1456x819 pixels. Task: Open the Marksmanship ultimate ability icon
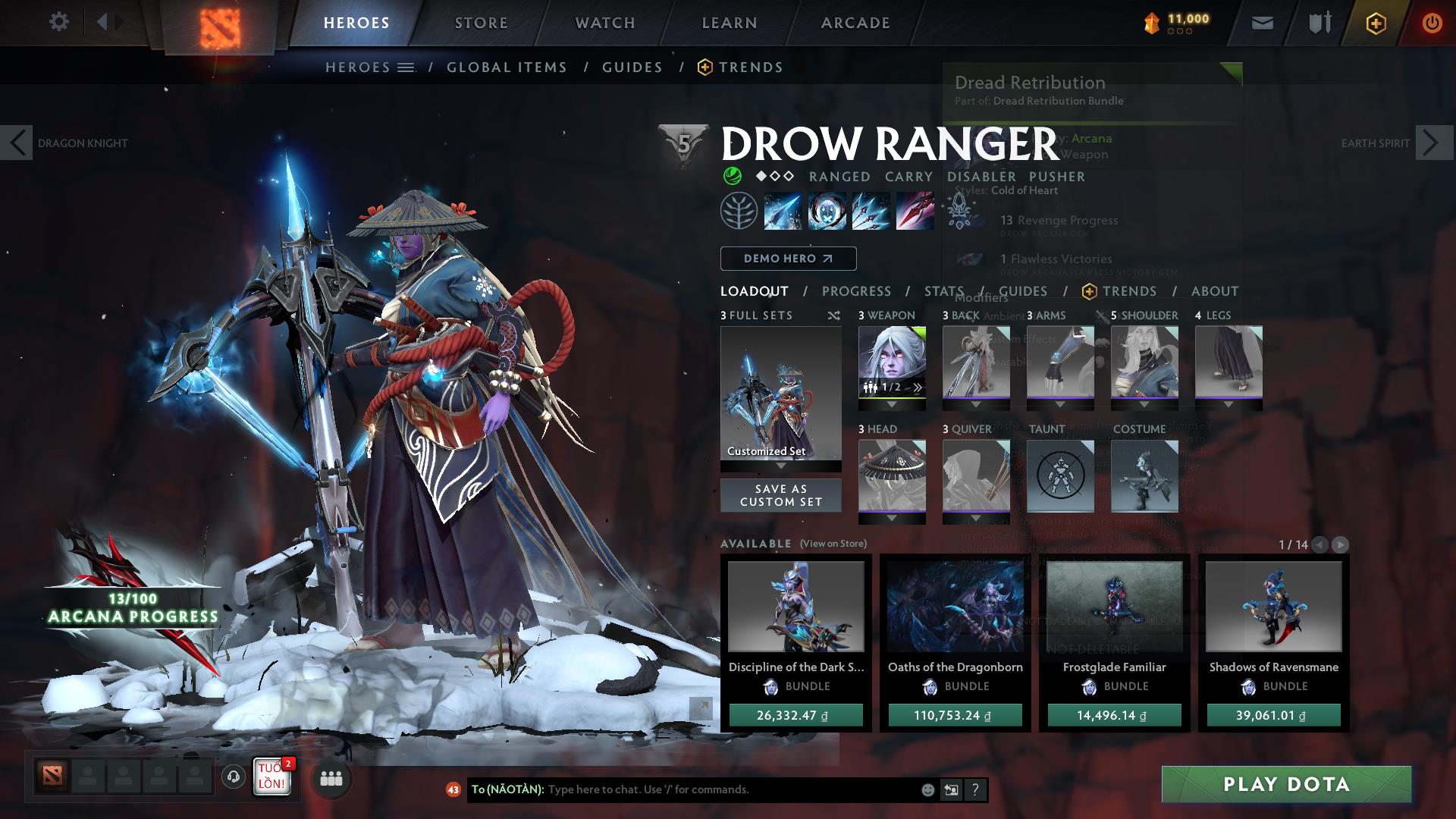click(x=915, y=211)
